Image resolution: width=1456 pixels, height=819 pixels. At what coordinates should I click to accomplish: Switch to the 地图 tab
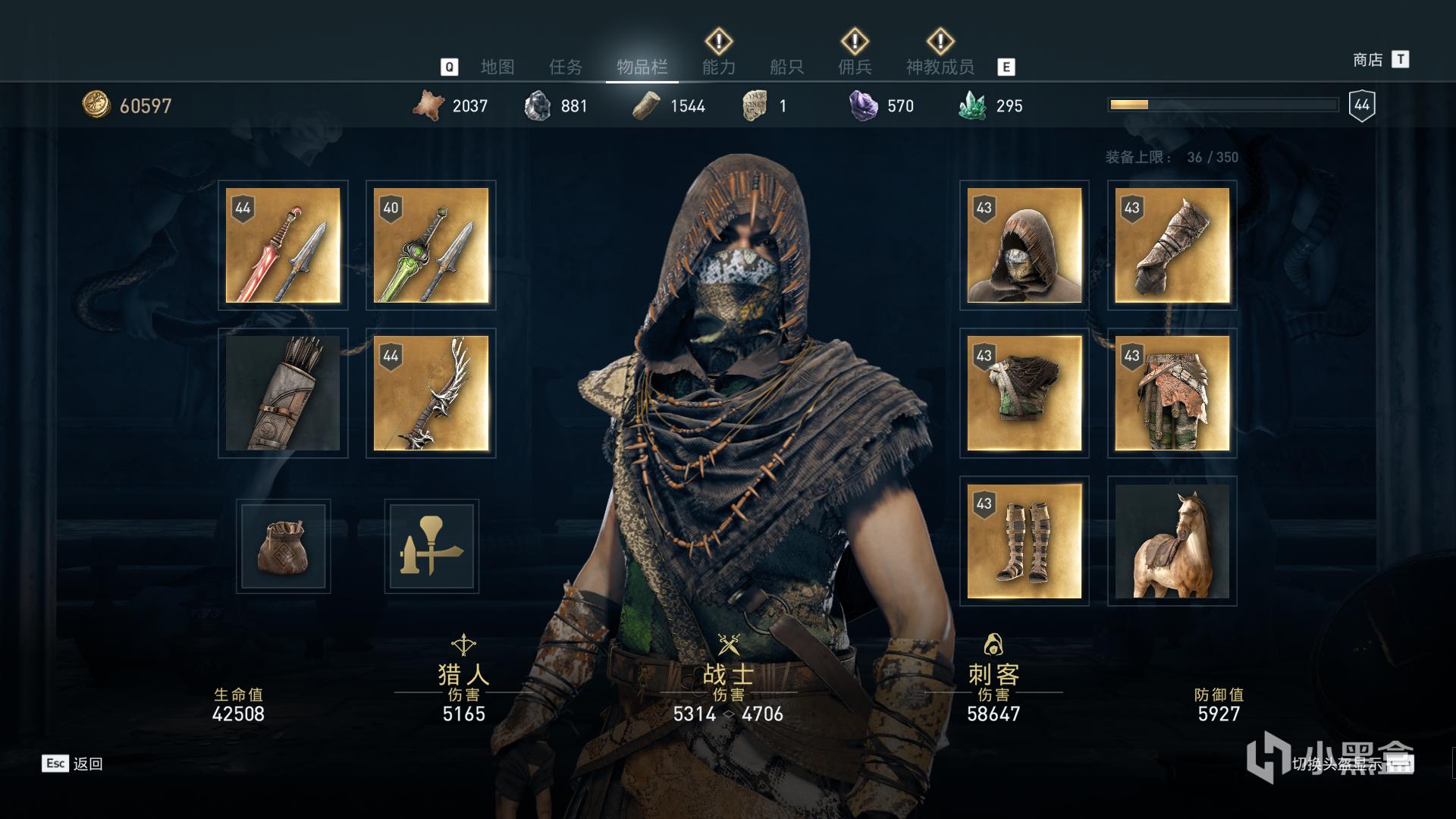[497, 67]
